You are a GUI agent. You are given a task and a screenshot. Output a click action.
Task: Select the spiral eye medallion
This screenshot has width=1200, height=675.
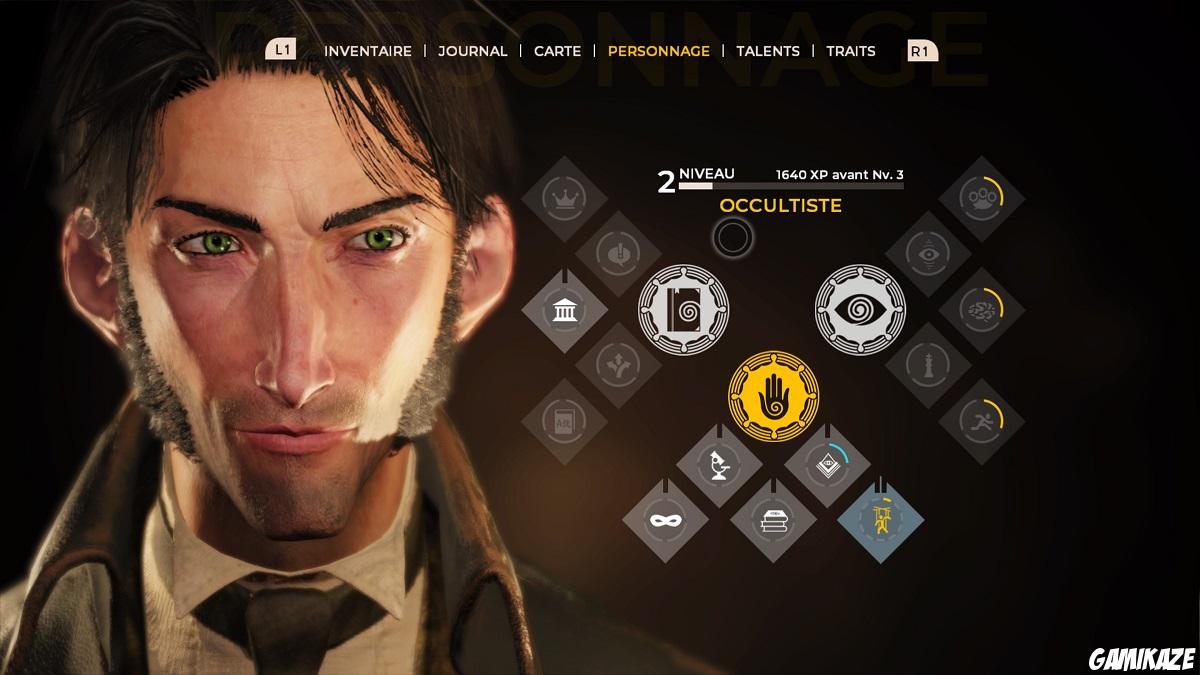pyautogui.click(x=860, y=308)
